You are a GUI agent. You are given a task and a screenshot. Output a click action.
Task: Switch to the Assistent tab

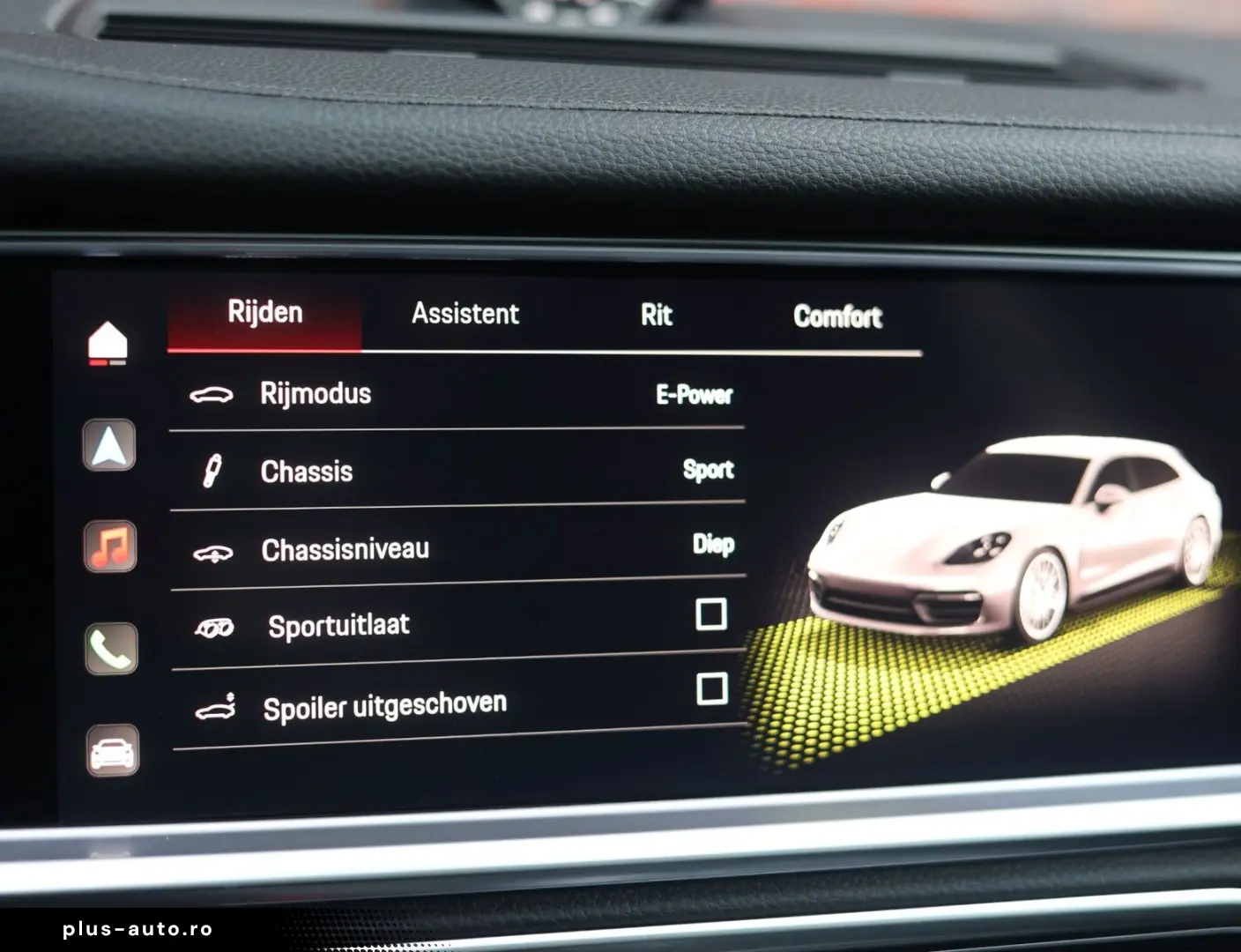click(x=465, y=314)
